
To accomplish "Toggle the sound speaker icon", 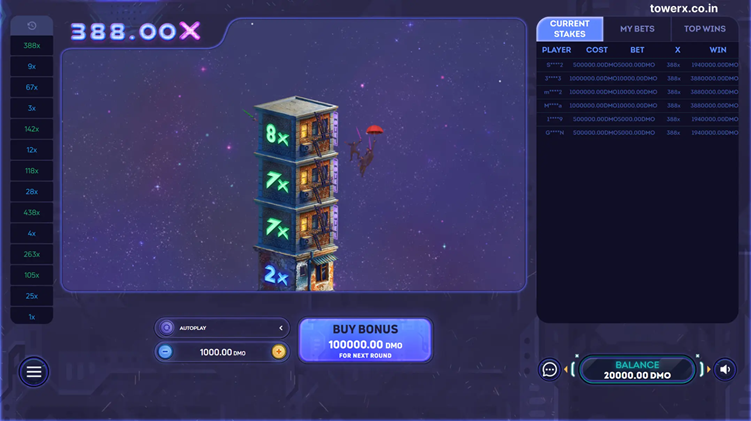I will coord(725,370).
